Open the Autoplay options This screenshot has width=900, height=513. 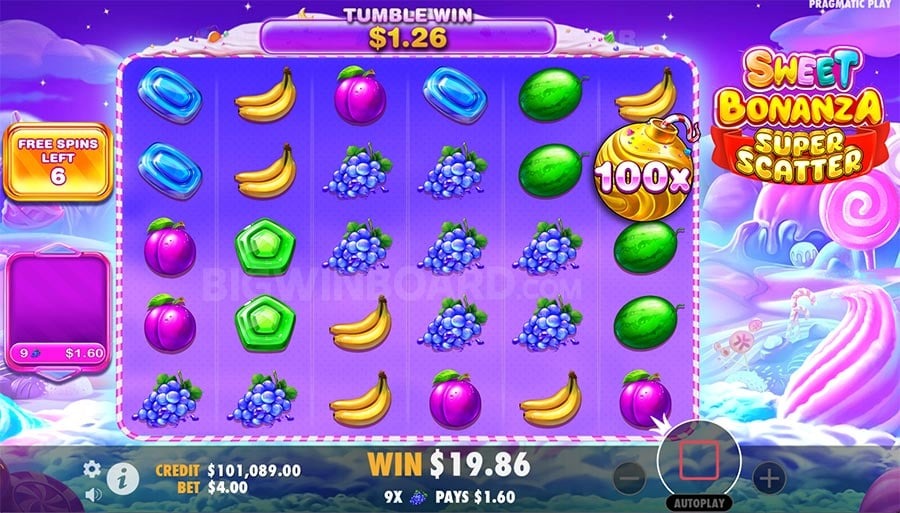point(698,503)
